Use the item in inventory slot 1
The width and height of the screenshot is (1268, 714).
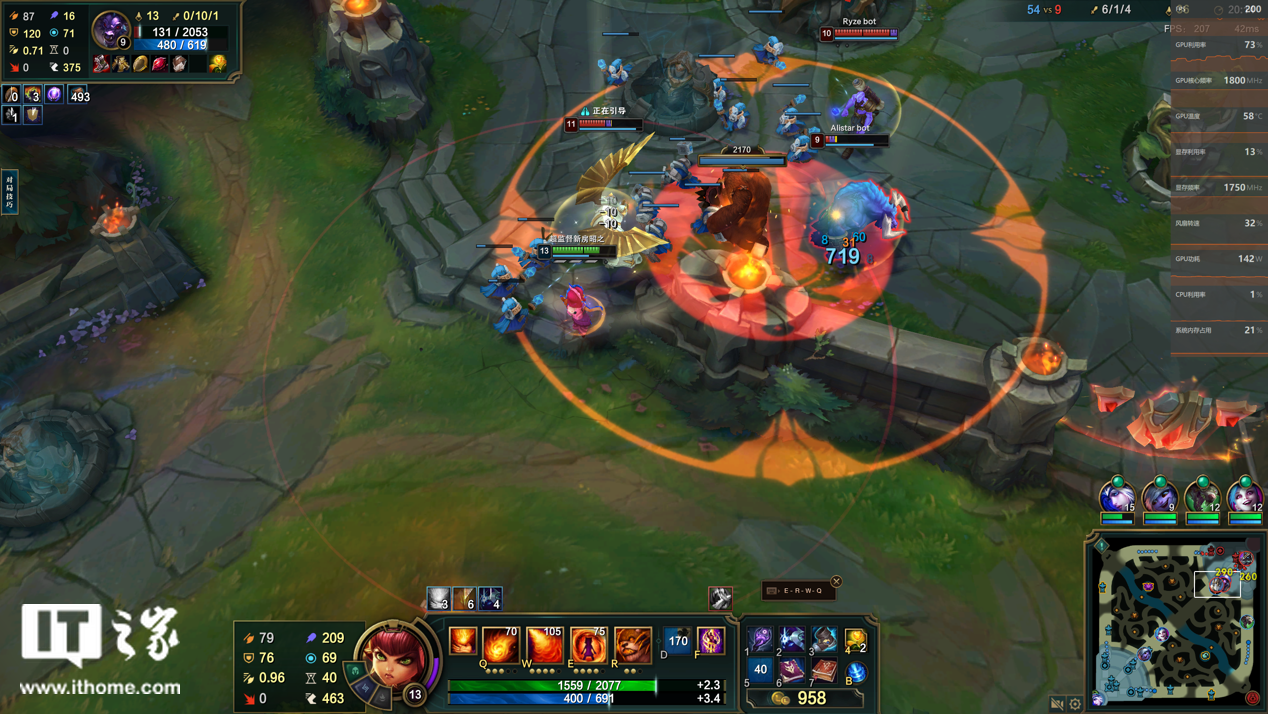click(x=761, y=638)
